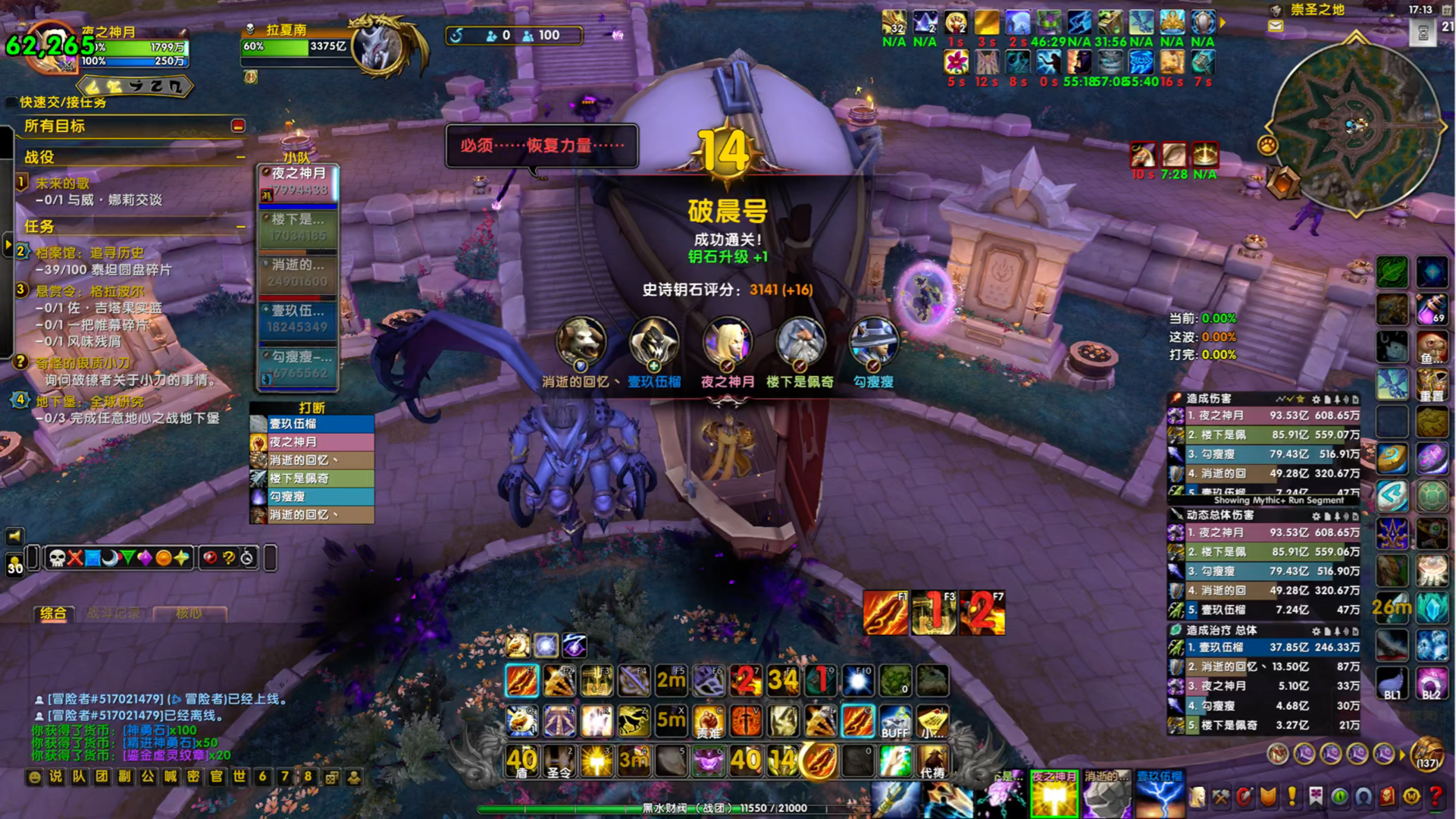Switch to the 综合 chat tab
Screen dimensions: 1456x819
[x=53, y=613]
